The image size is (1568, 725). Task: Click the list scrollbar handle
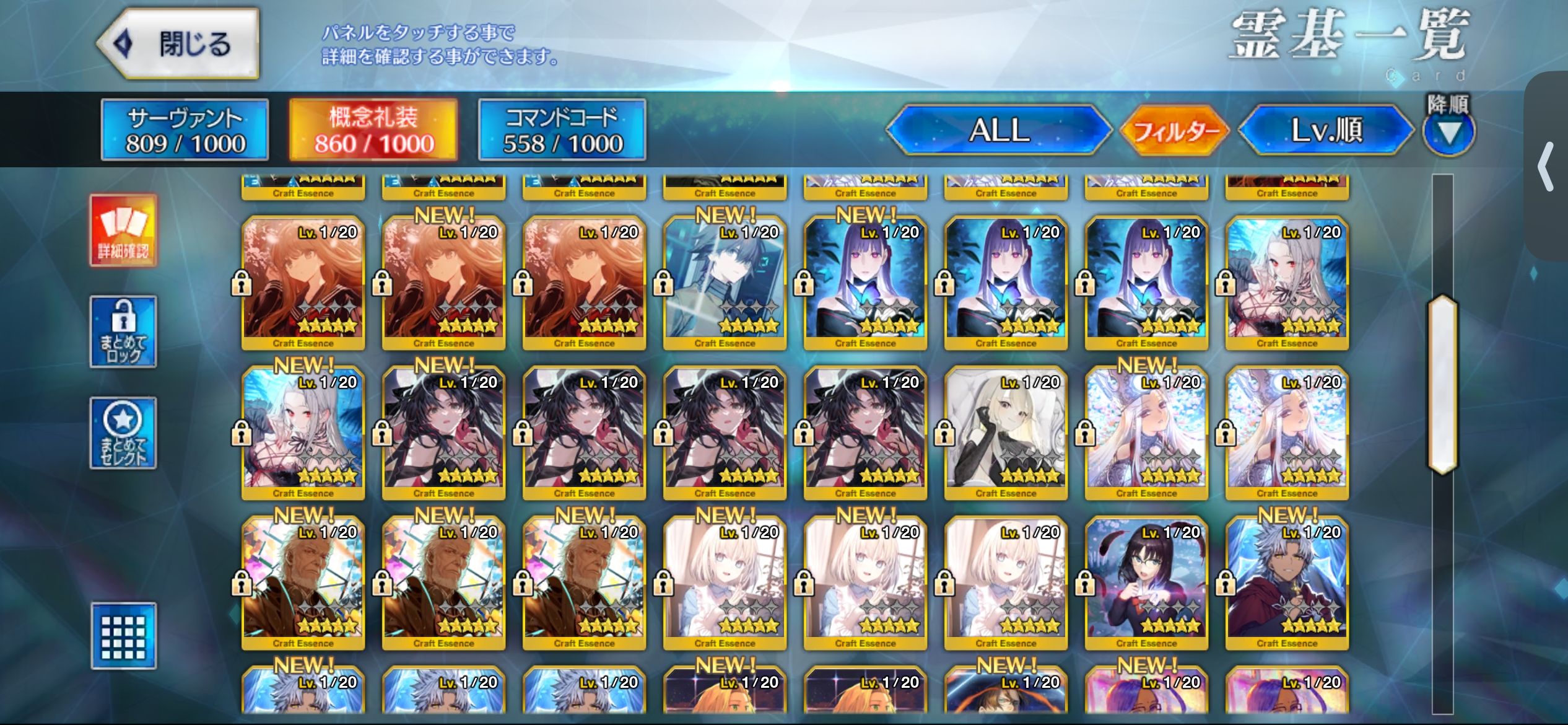(x=1442, y=384)
